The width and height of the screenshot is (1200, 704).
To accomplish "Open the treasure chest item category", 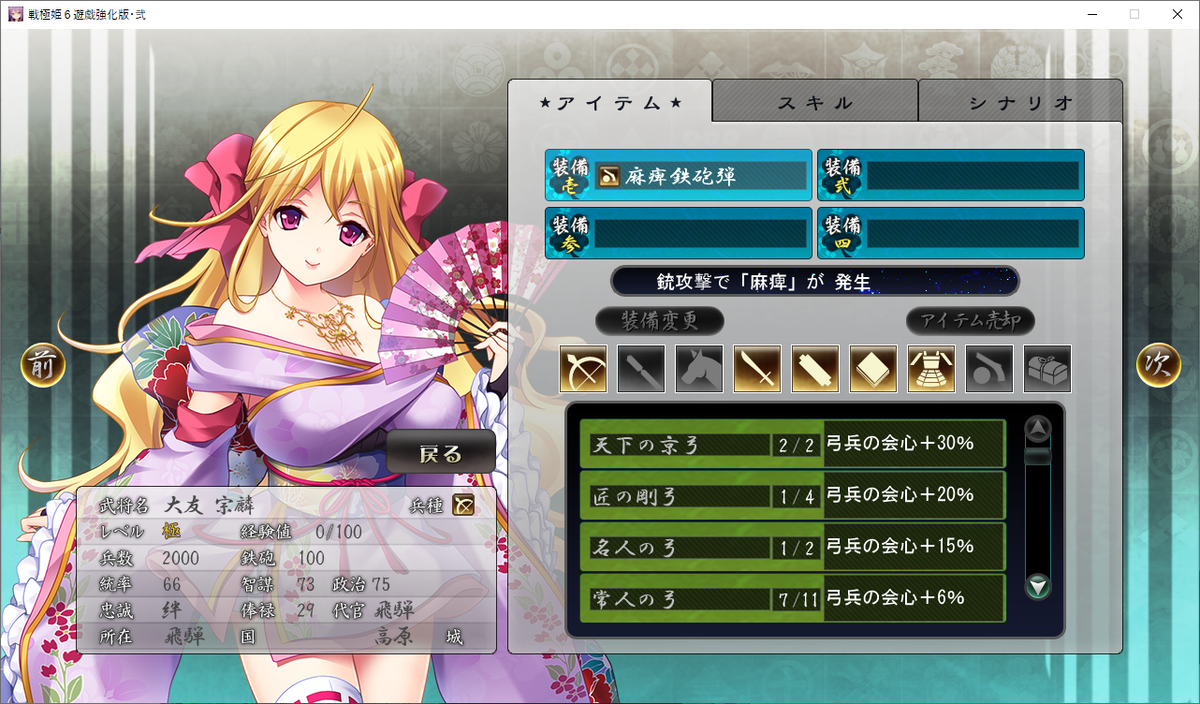I will pos(1047,369).
